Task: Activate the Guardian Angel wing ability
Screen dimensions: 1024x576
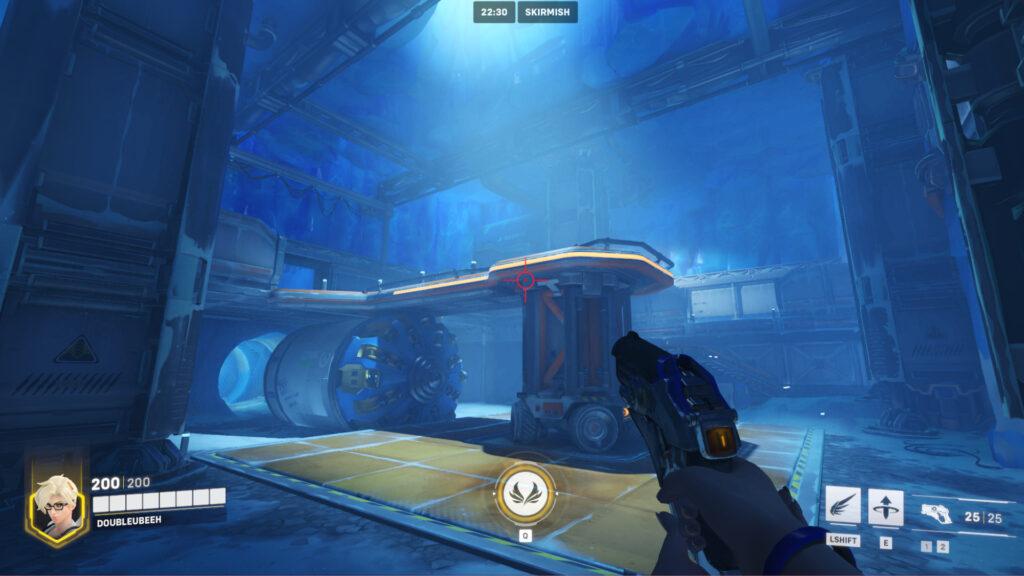Action: point(844,507)
